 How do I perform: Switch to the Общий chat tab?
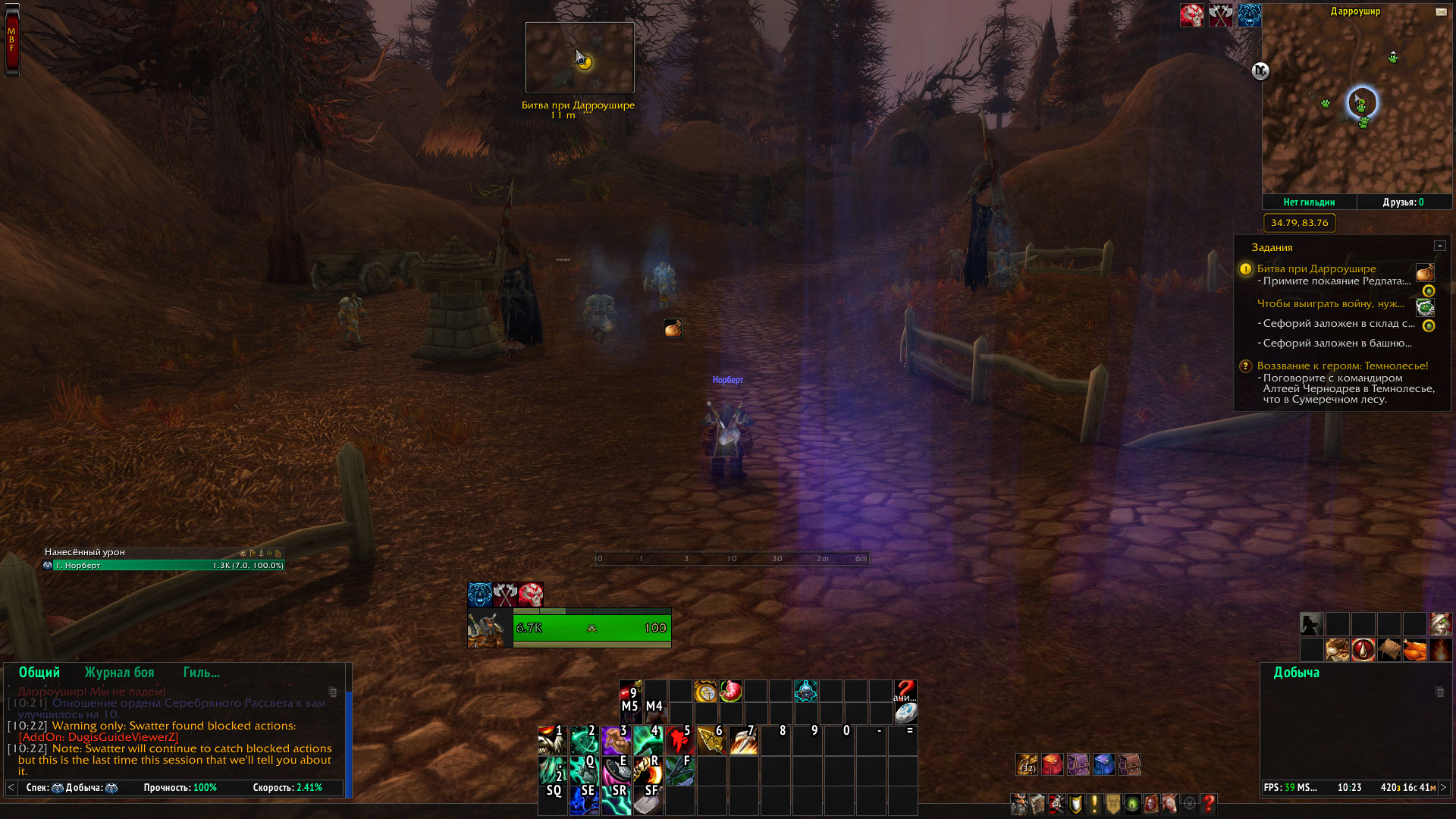39,673
